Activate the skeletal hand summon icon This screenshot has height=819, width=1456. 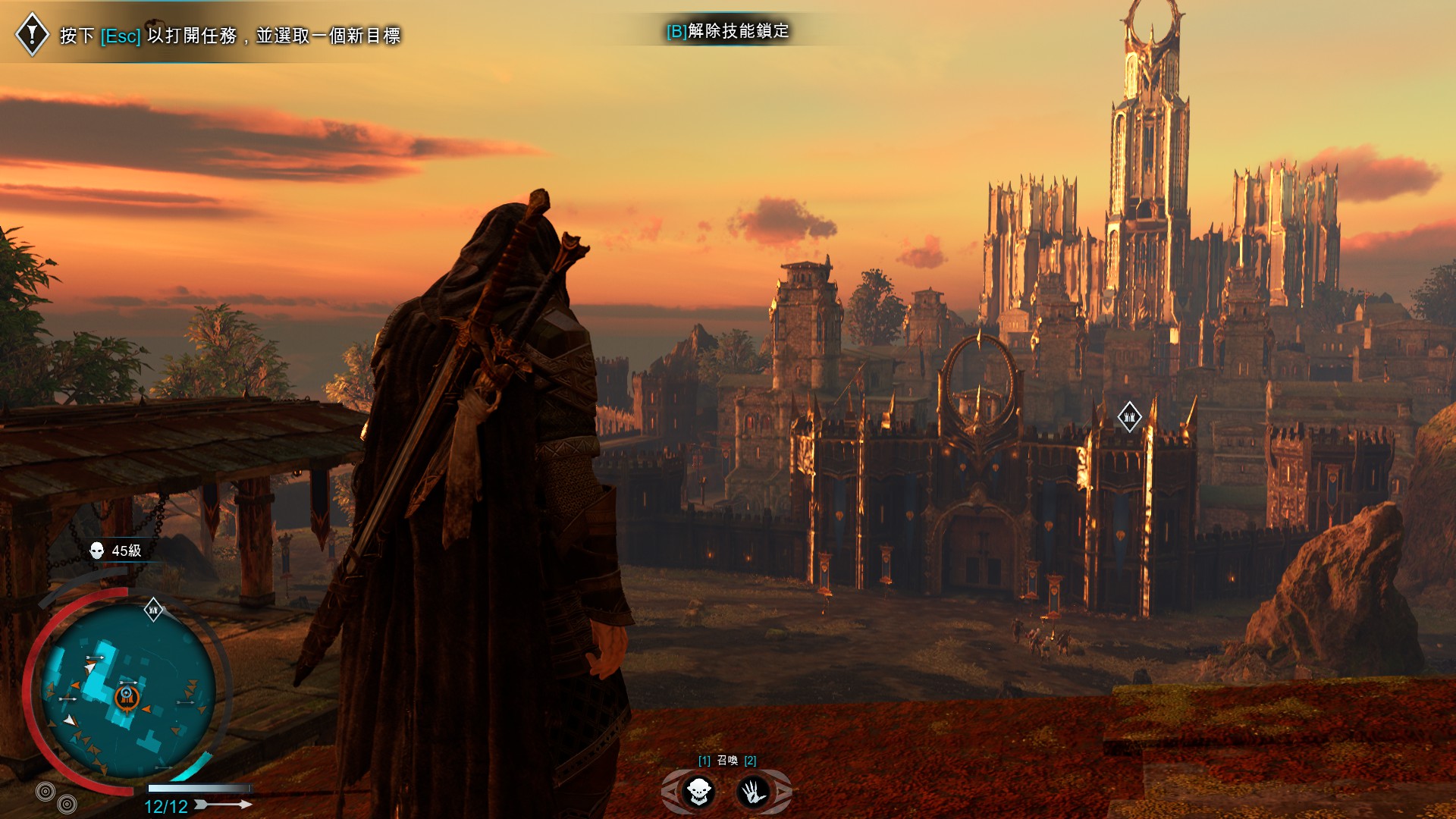[753, 792]
